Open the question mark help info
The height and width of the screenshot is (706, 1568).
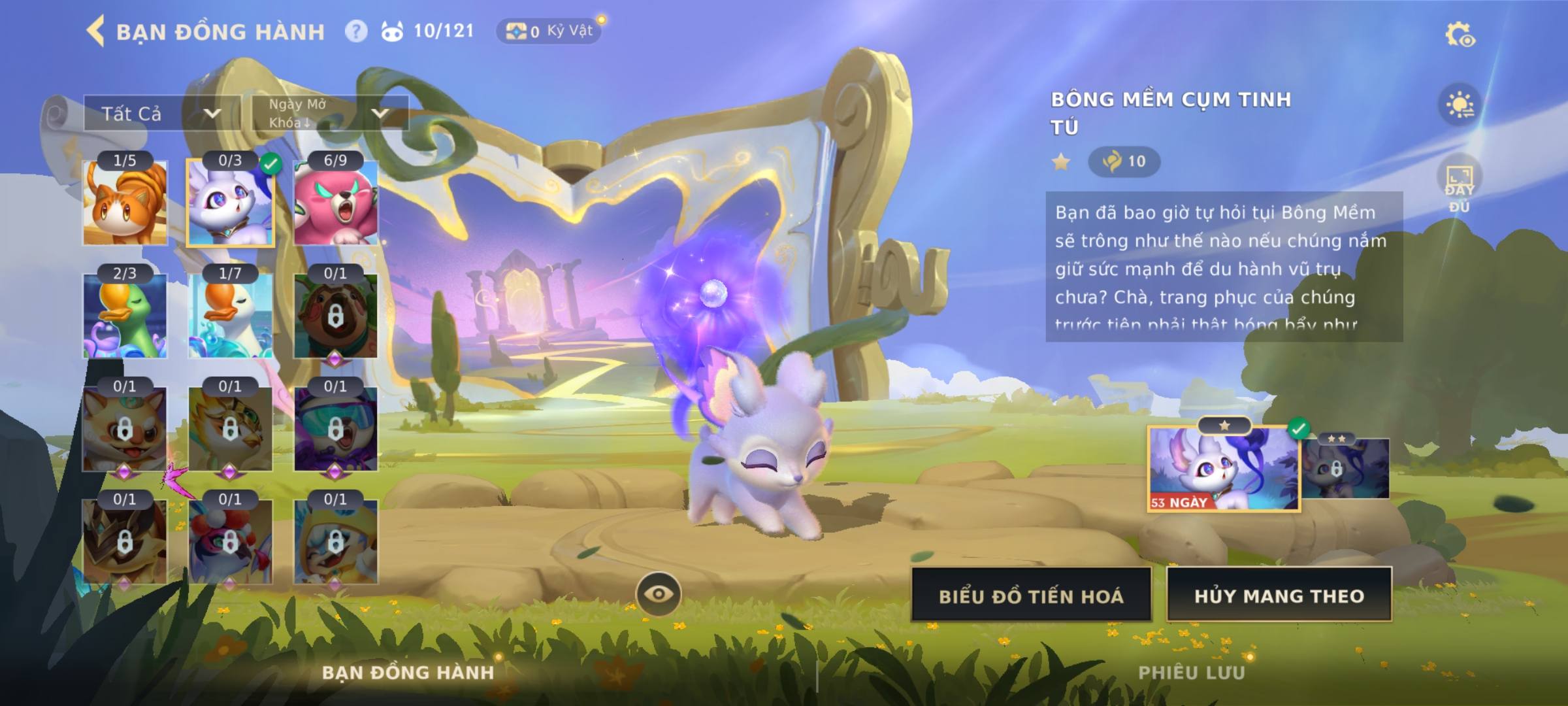point(356,31)
